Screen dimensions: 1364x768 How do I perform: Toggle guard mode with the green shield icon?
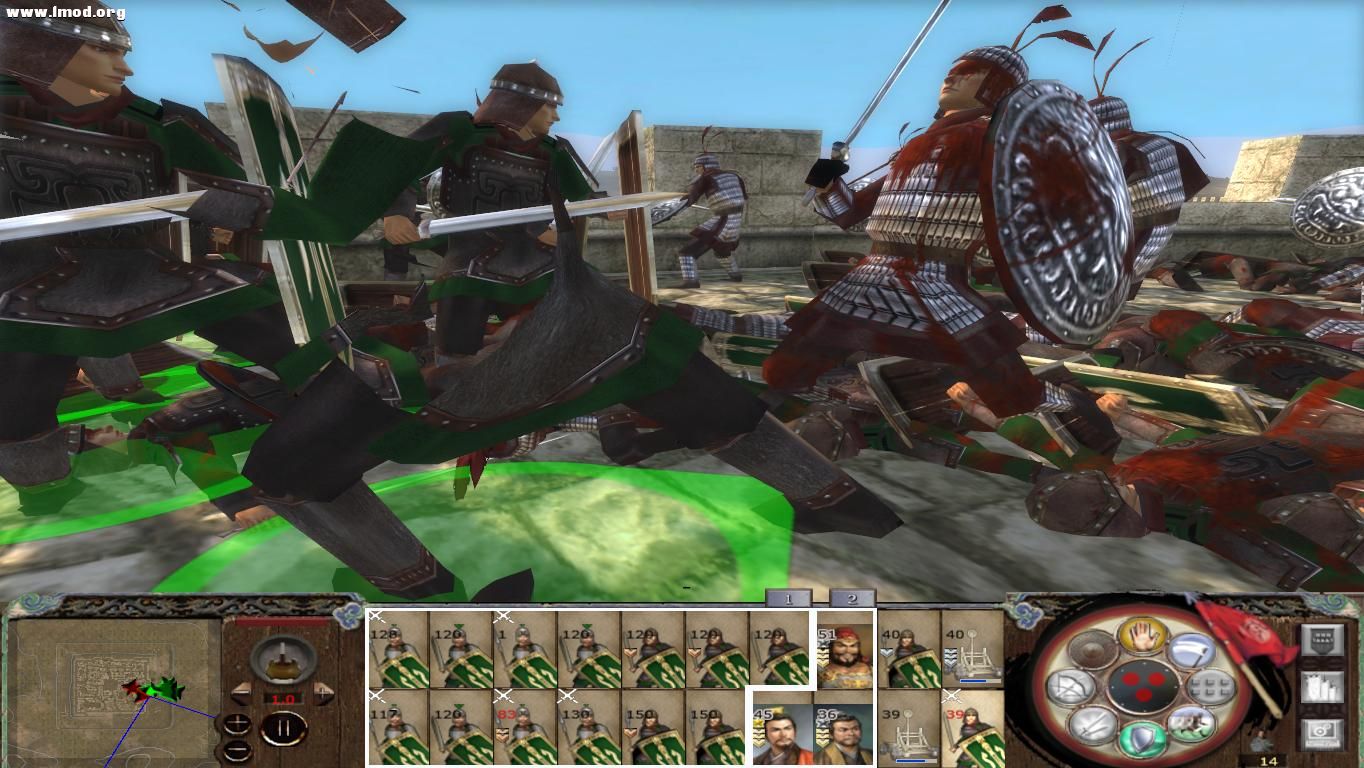point(1142,738)
